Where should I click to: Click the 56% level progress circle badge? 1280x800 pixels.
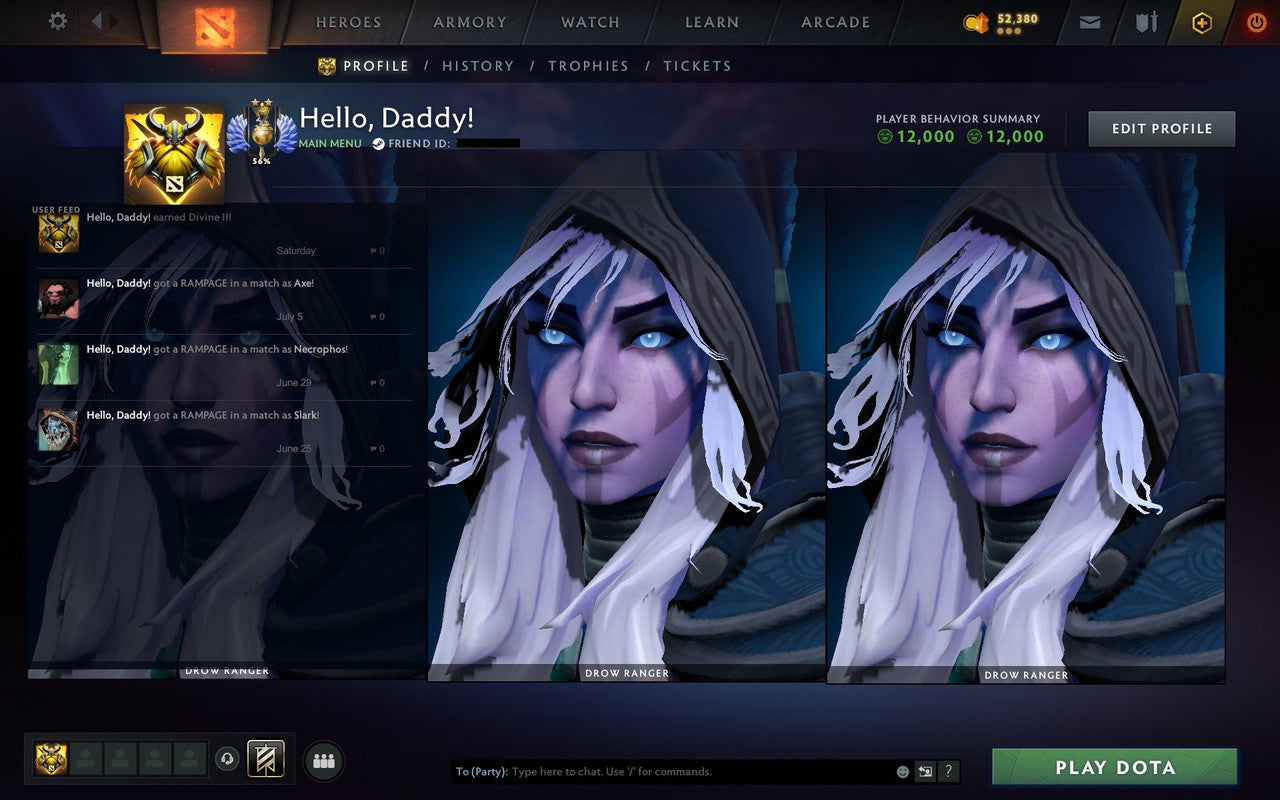pyautogui.click(x=262, y=133)
